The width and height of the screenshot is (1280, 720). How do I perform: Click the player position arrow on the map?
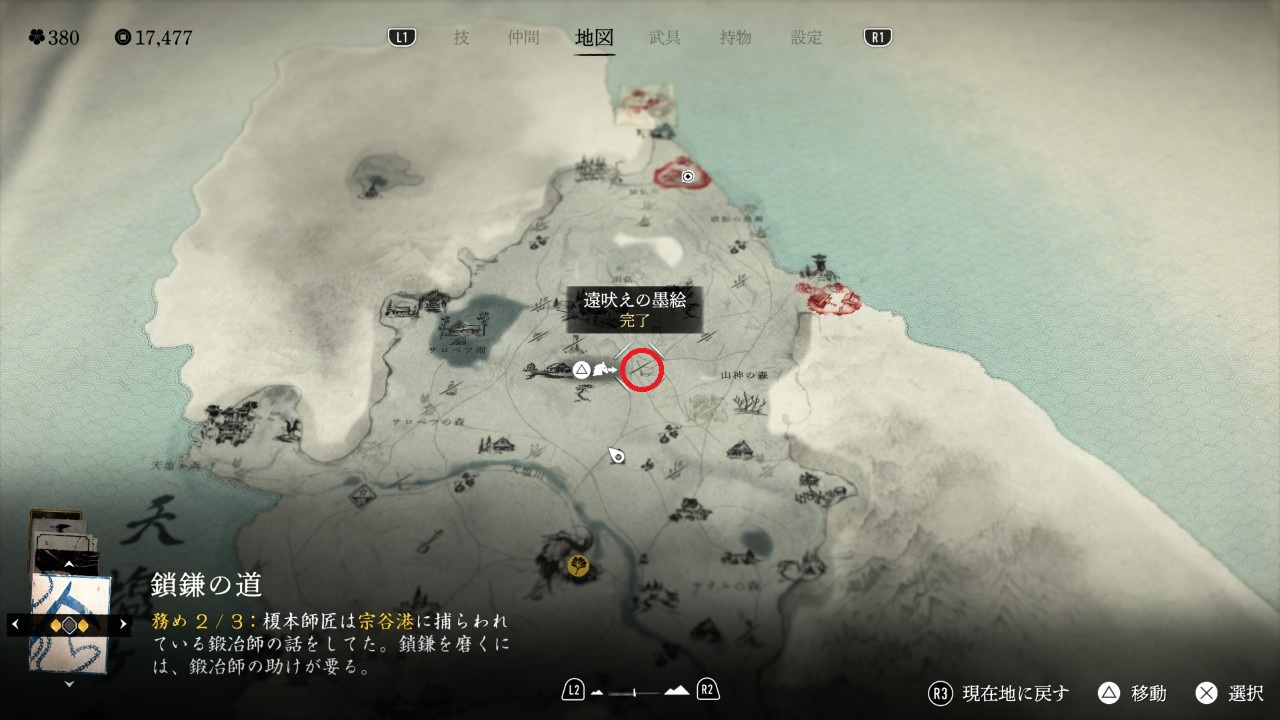(x=617, y=456)
